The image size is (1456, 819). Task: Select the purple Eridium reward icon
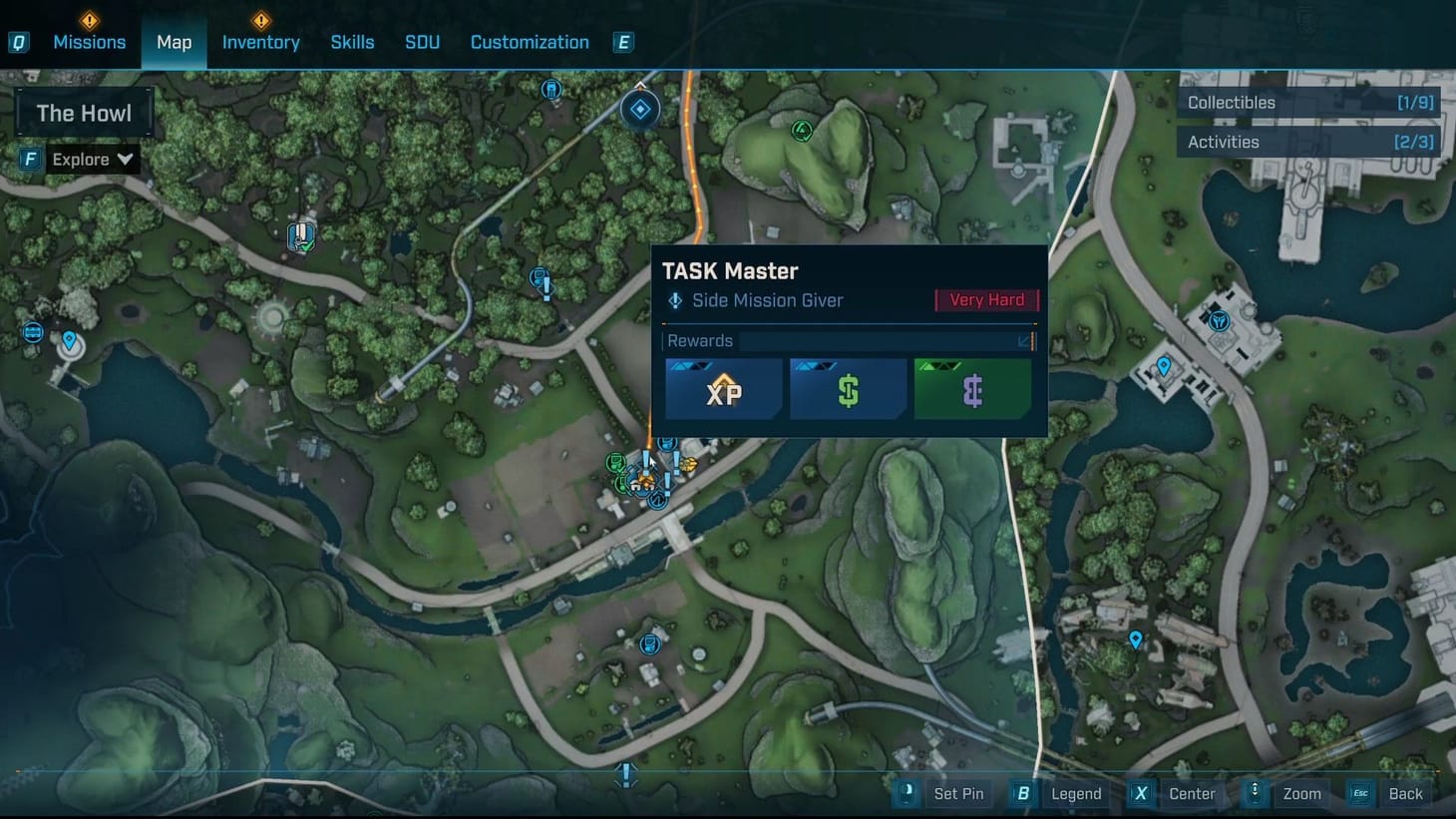[x=972, y=388]
